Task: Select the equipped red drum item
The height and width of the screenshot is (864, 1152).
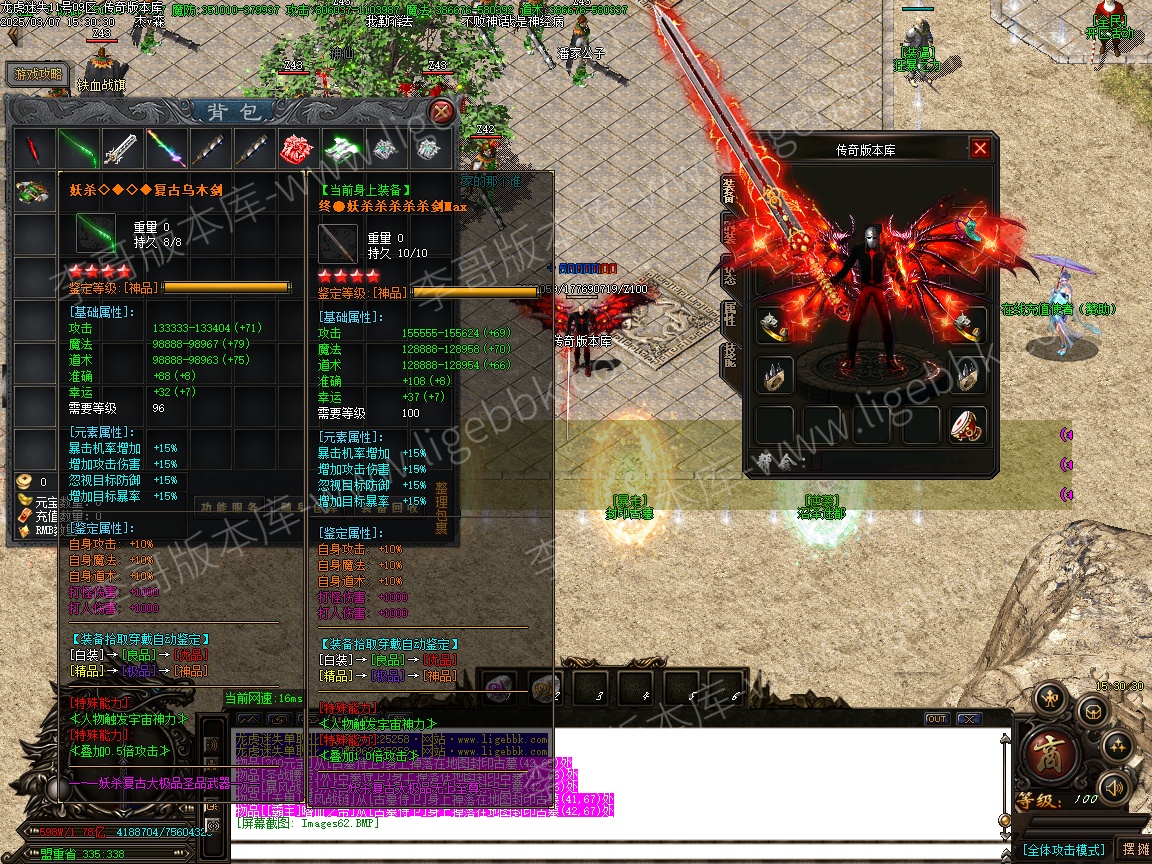Action: click(x=966, y=424)
